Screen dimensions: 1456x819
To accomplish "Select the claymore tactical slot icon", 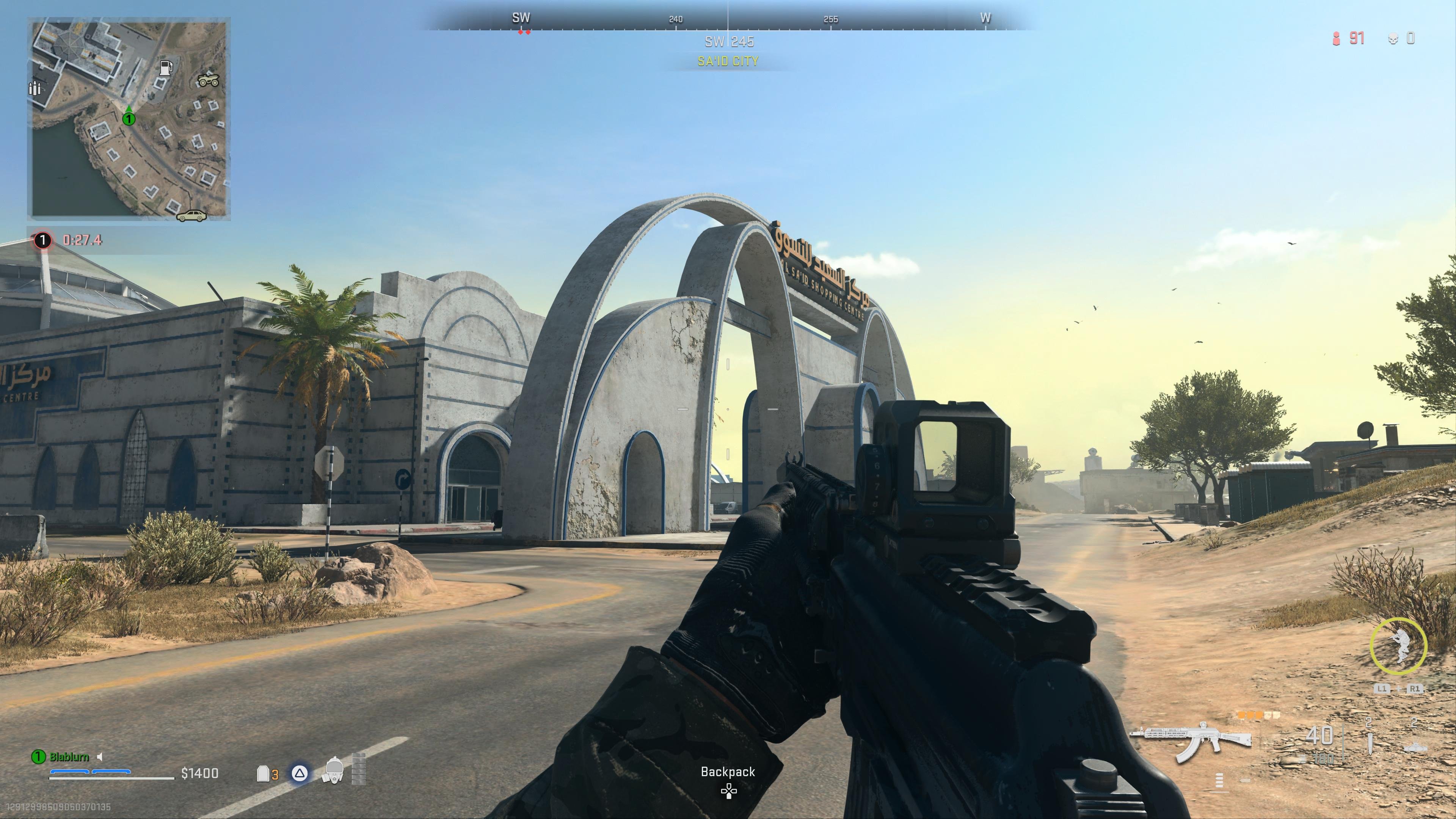I will pyautogui.click(x=1416, y=748).
